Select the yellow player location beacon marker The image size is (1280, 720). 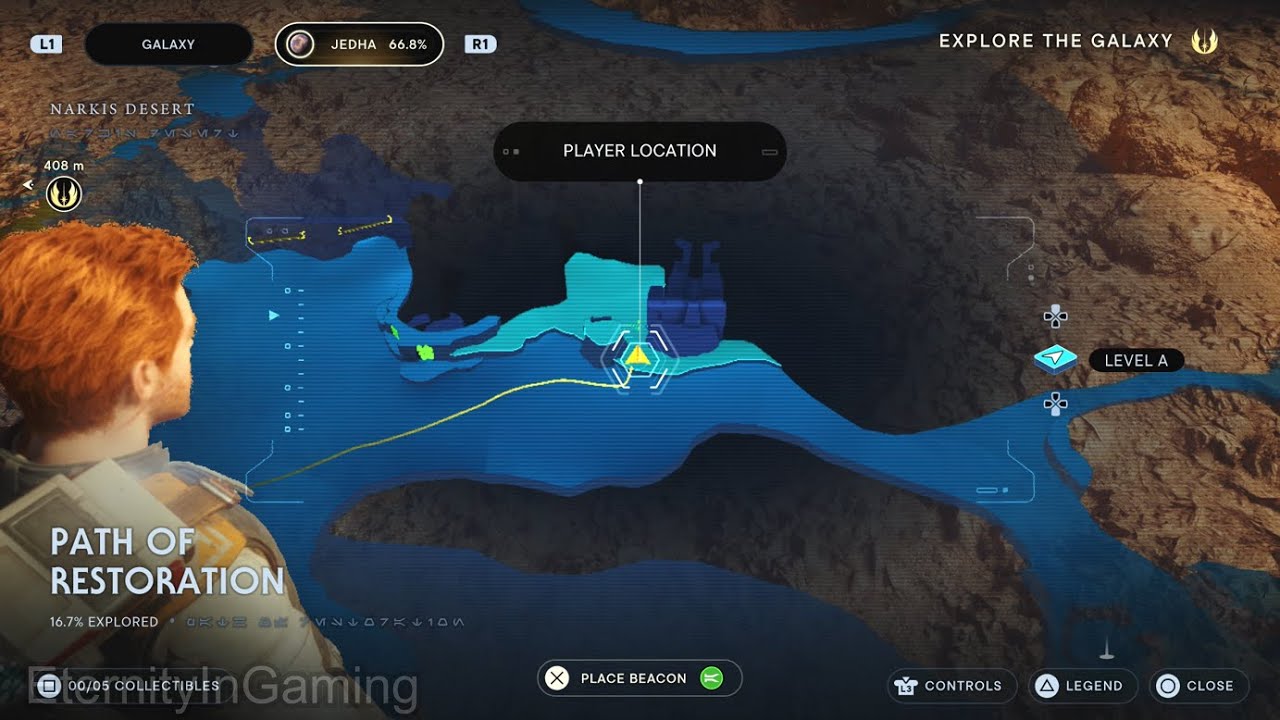coord(639,355)
